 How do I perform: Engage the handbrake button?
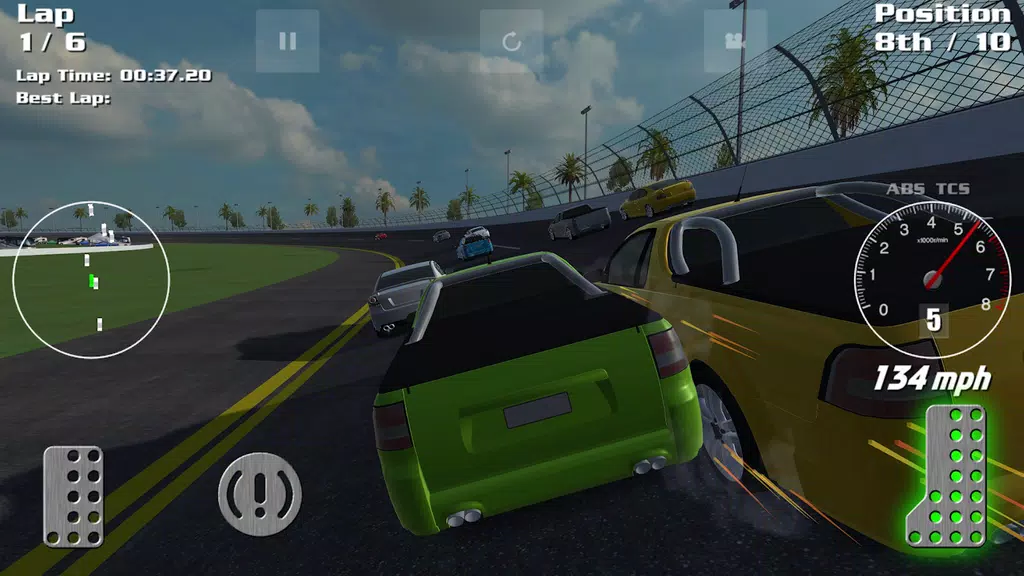tap(260, 494)
